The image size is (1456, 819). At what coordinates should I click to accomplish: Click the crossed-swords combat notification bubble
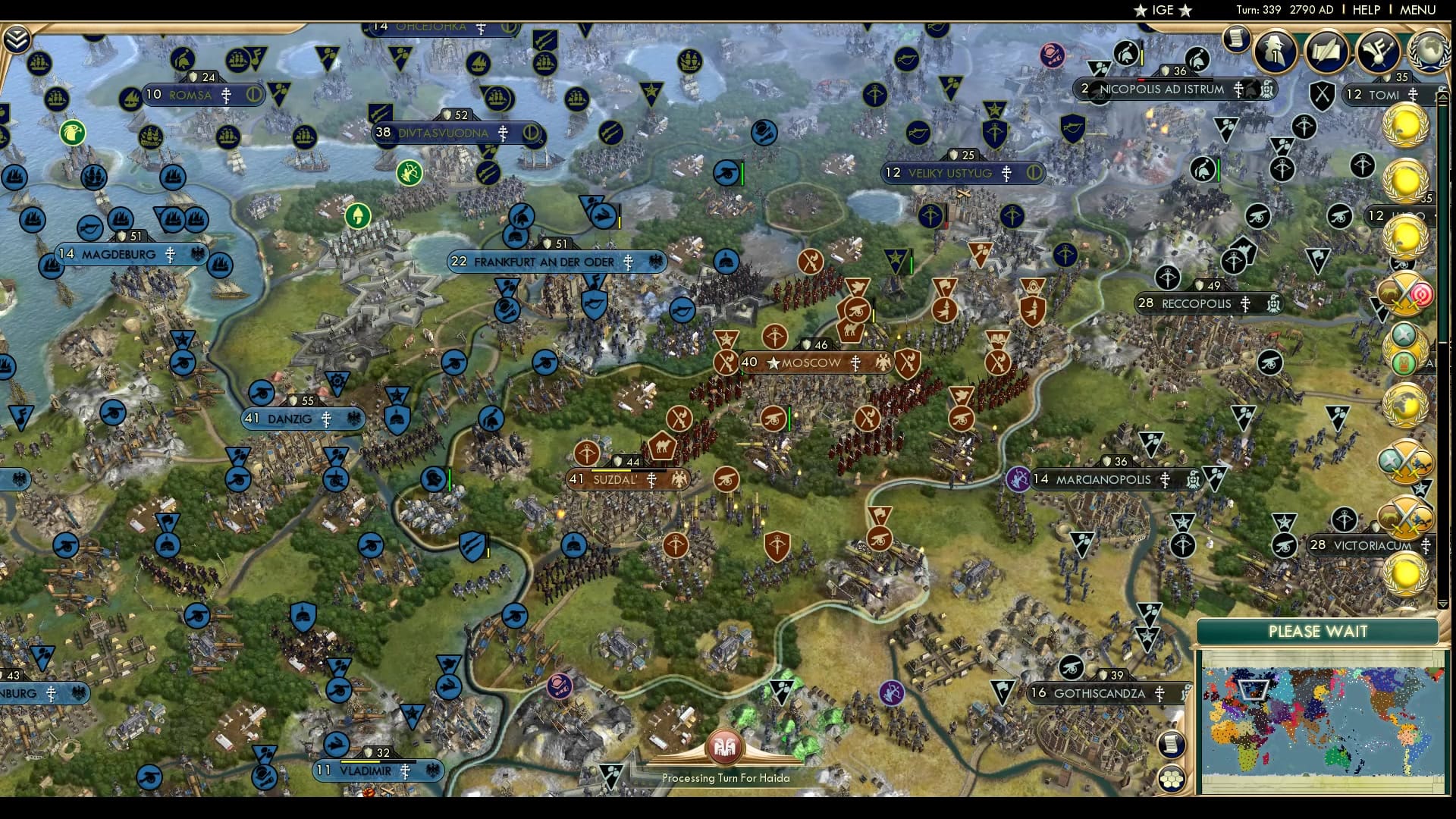pyautogui.click(x=1407, y=461)
